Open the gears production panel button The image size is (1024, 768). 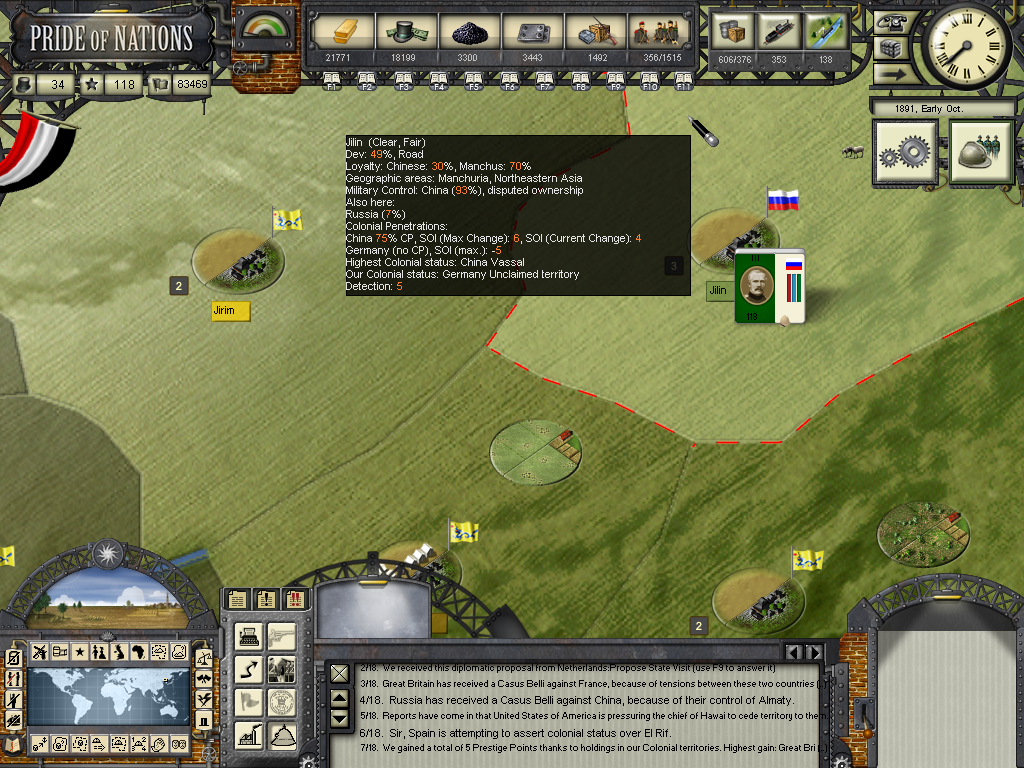tap(905, 153)
